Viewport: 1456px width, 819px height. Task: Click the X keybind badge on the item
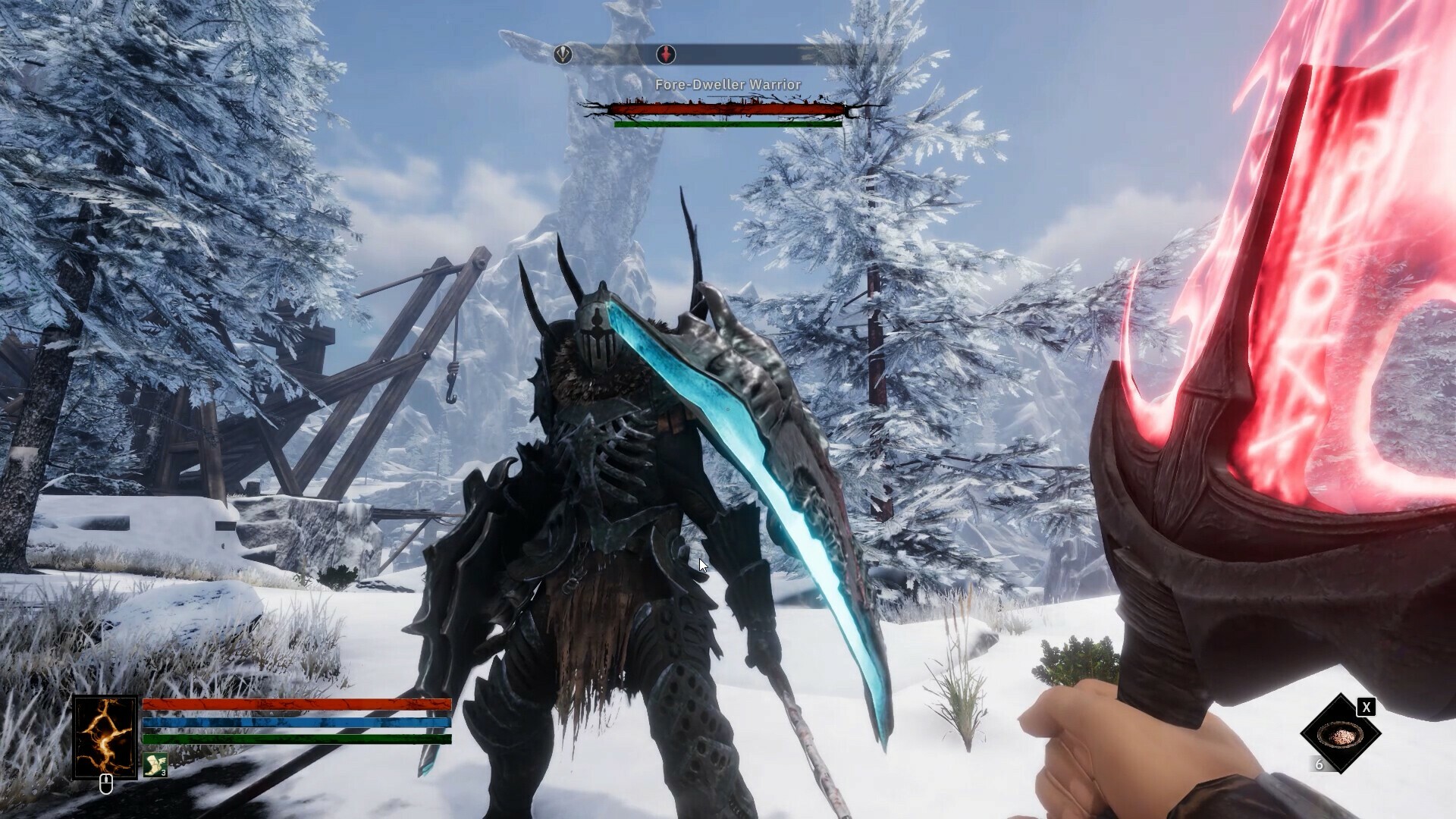tap(1367, 708)
